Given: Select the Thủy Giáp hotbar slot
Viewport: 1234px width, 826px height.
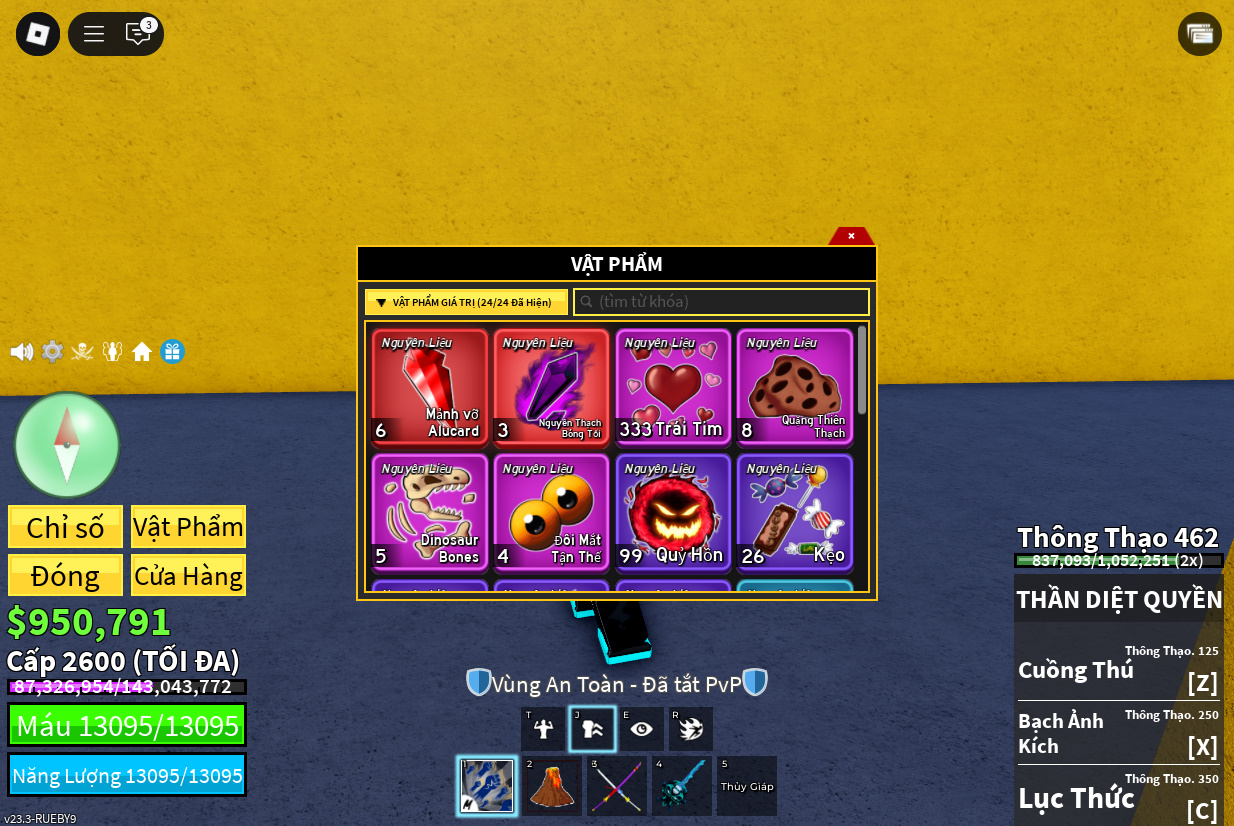Looking at the screenshot, I should (747, 786).
